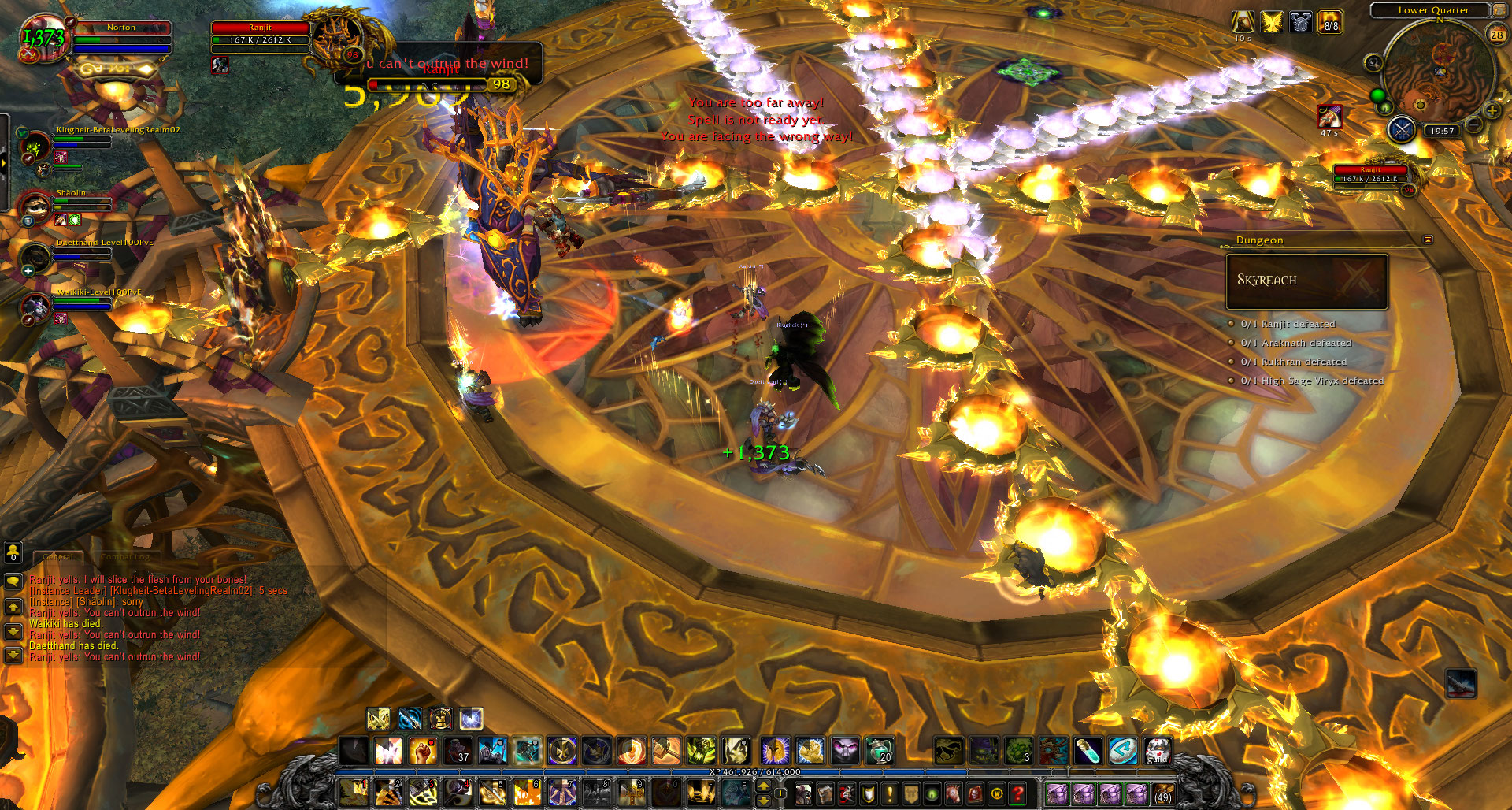Toggle the minimap tracking magnifier button

tap(1373, 63)
